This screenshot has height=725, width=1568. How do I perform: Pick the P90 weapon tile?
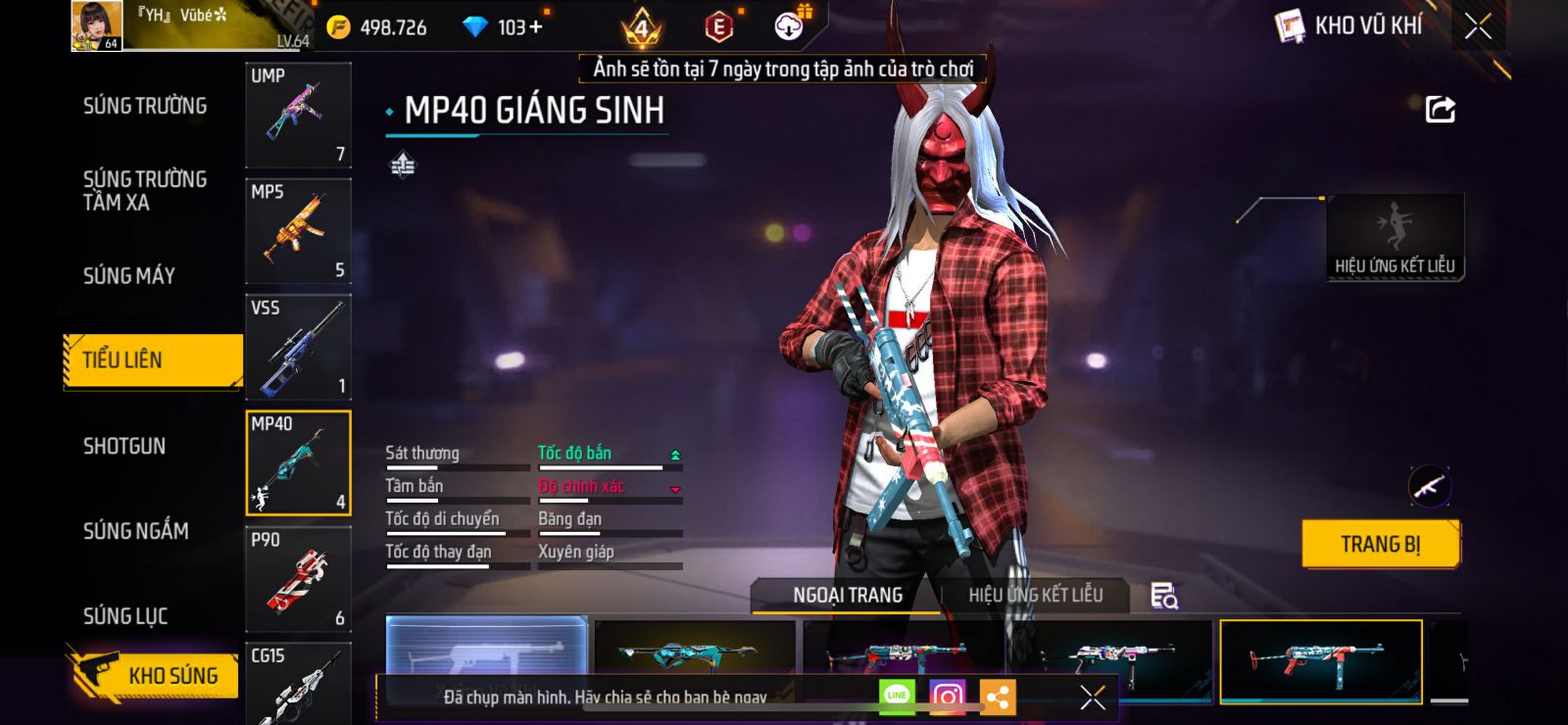coord(298,579)
